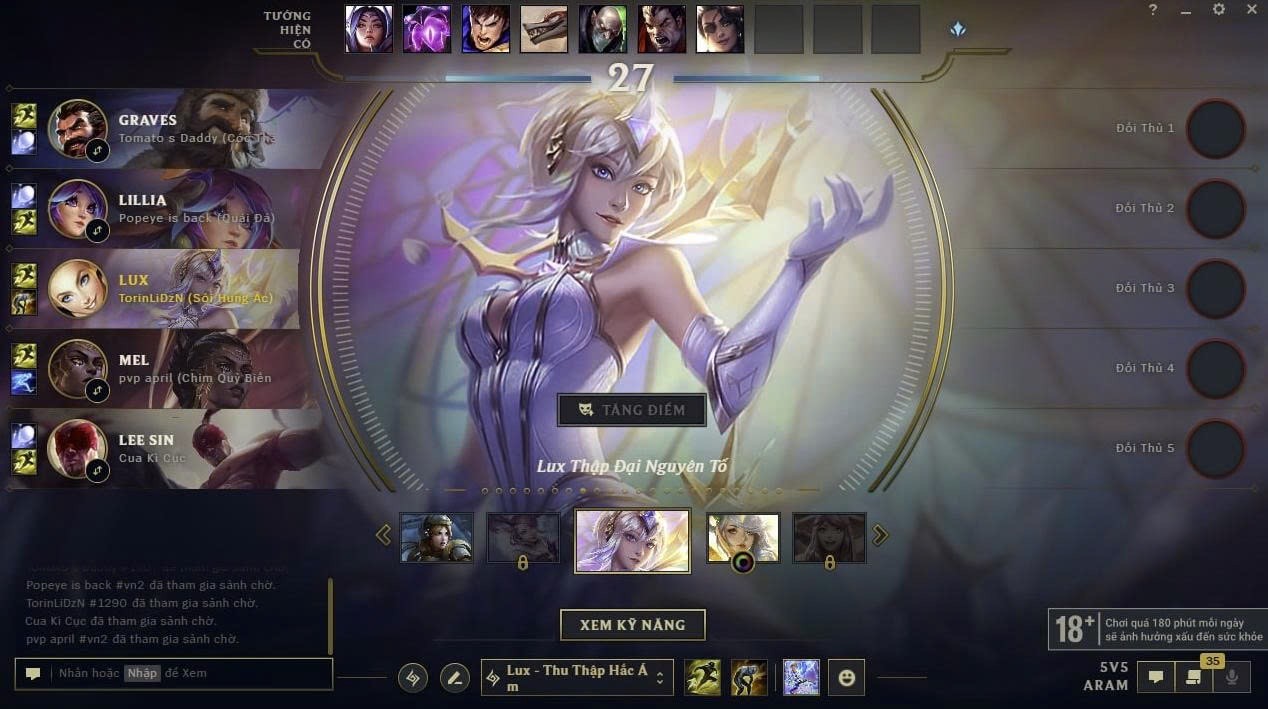Edit the rune page with the pencil button
Viewport: 1268px width, 709px height.
click(x=455, y=678)
